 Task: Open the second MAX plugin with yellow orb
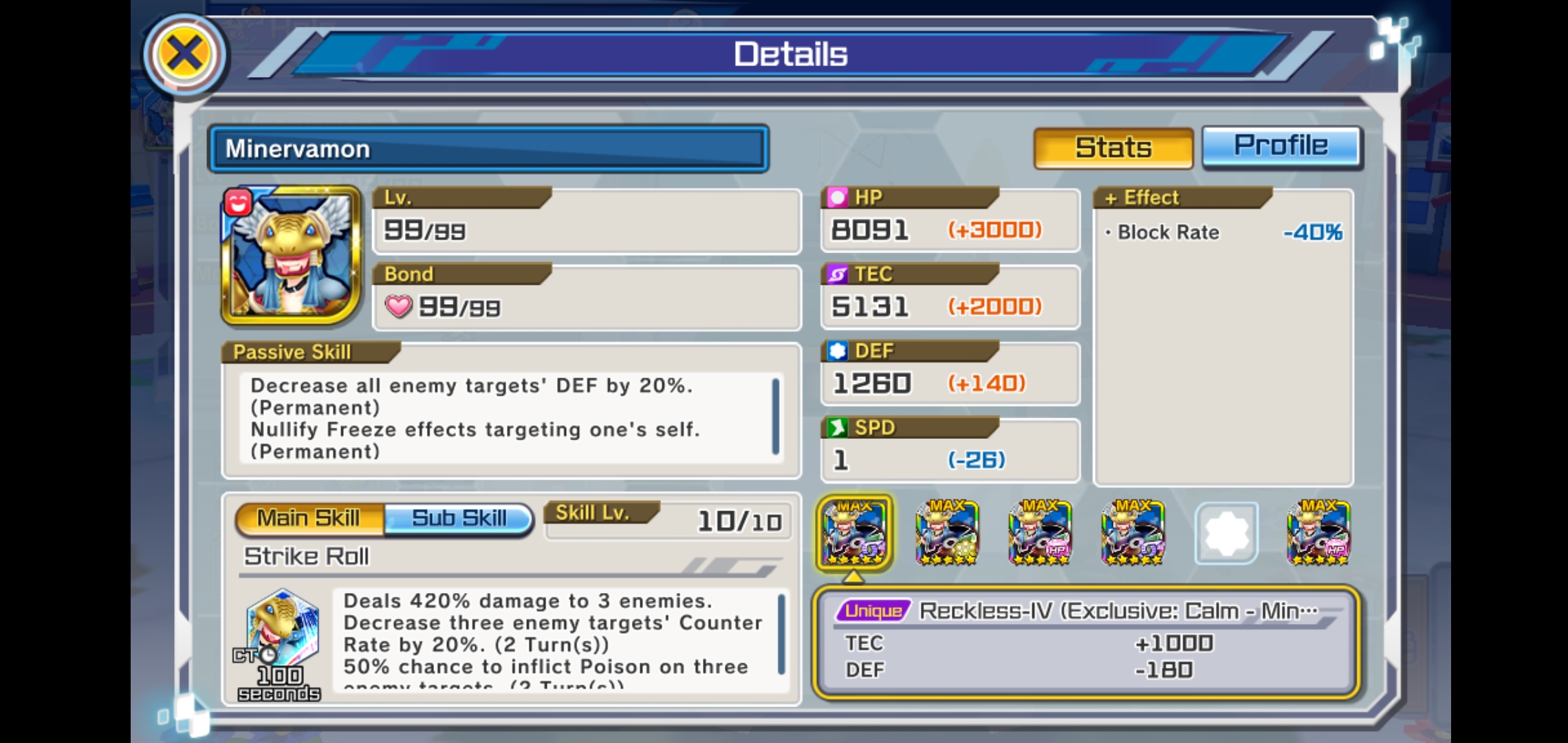point(948,533)
